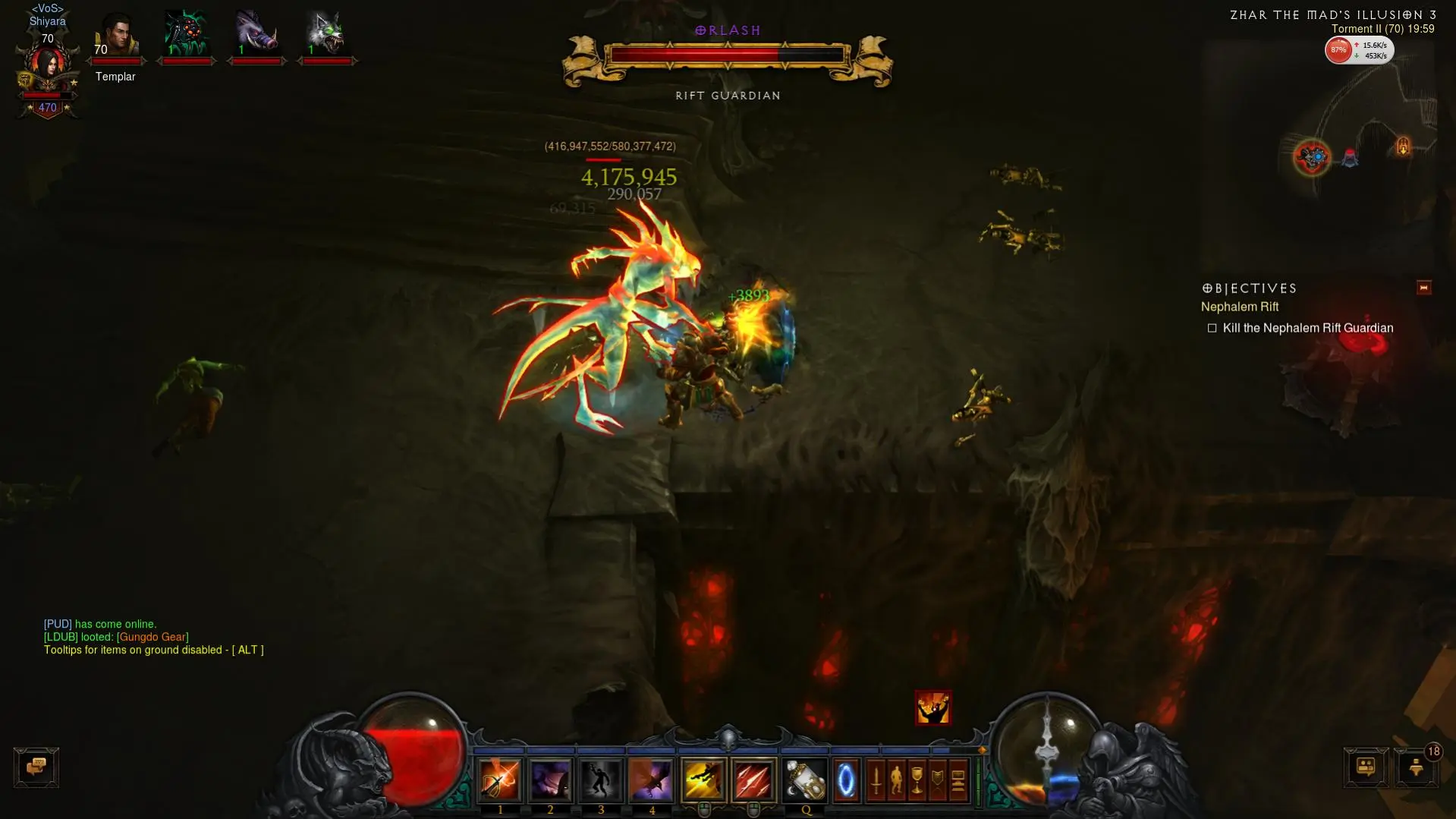The height and width of the screenshot is (819, 1456).
Task: Click the notifications button showing 18
Action: (x=1416, y=767)
